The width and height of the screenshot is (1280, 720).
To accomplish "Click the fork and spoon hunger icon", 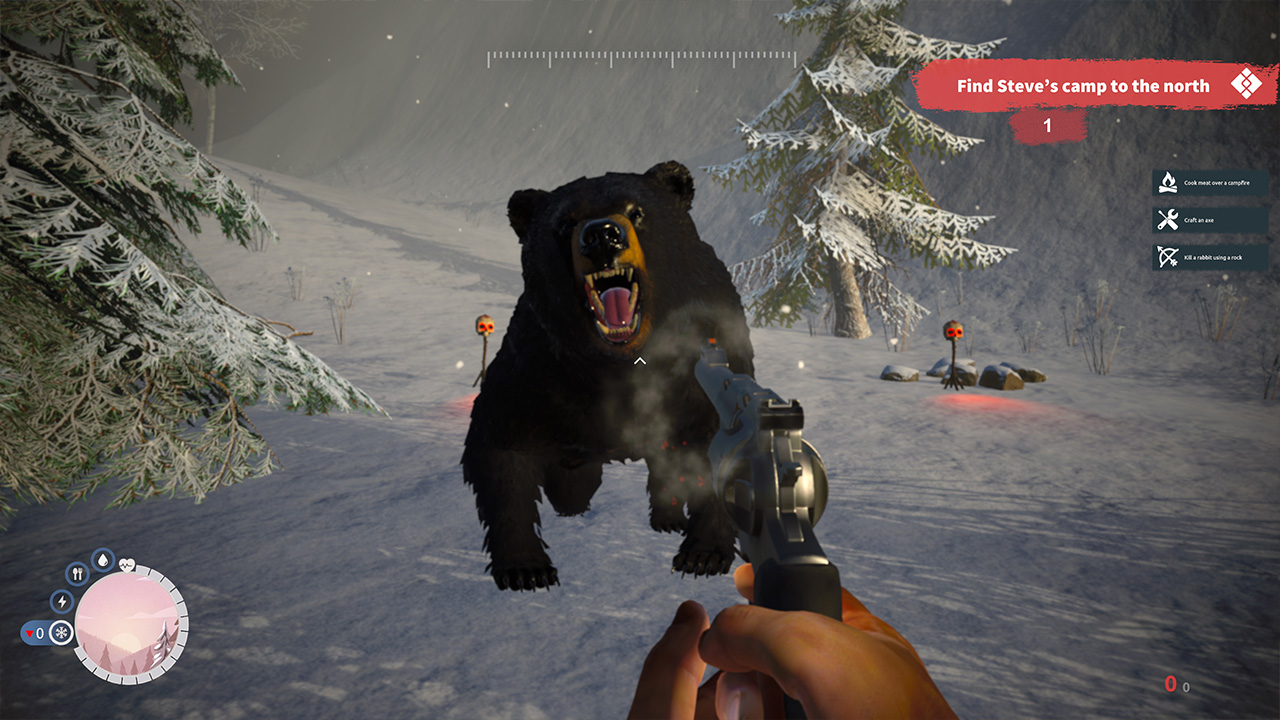I will 78,574.
